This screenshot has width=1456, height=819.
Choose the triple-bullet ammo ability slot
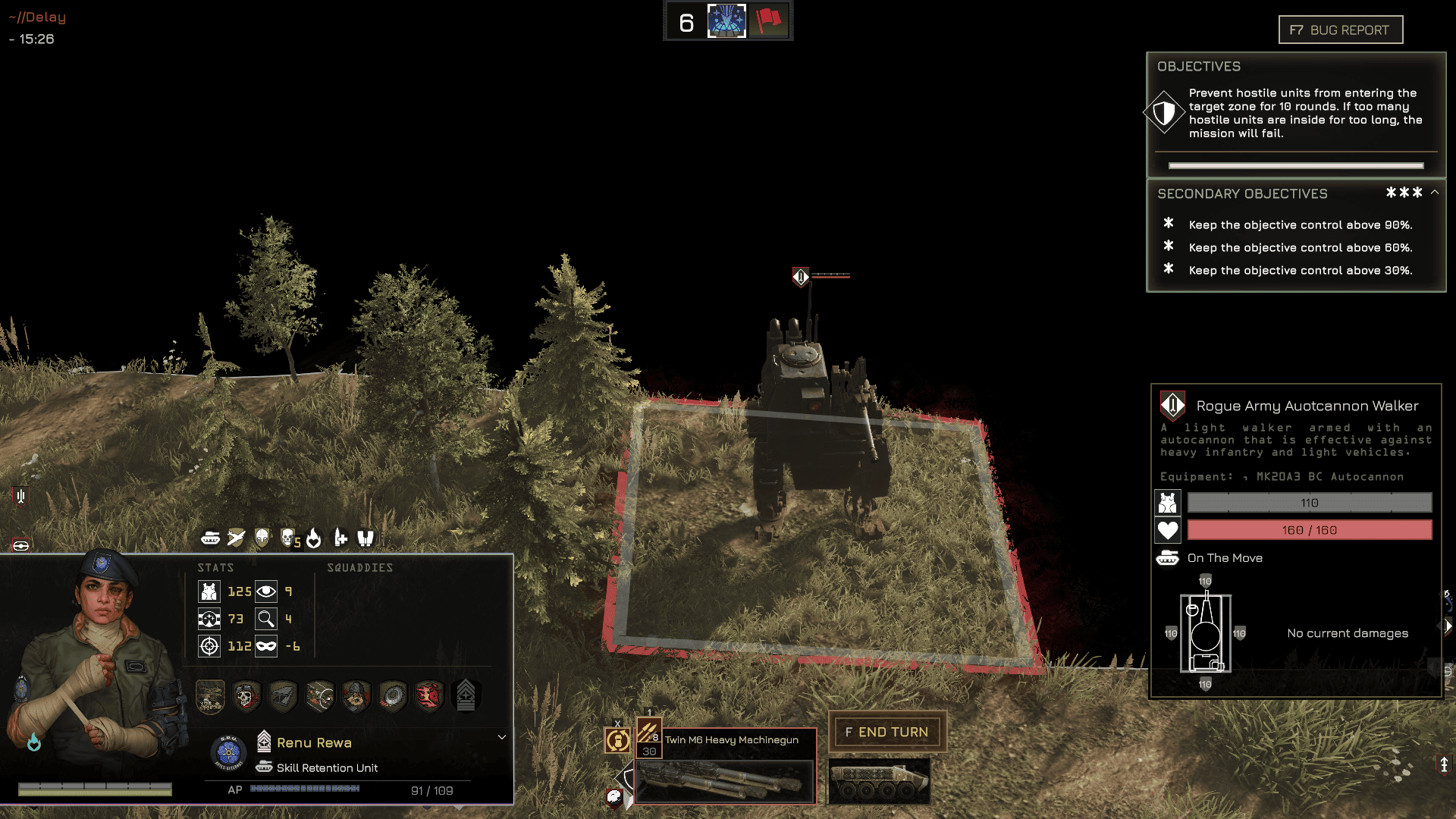(648, 733)
